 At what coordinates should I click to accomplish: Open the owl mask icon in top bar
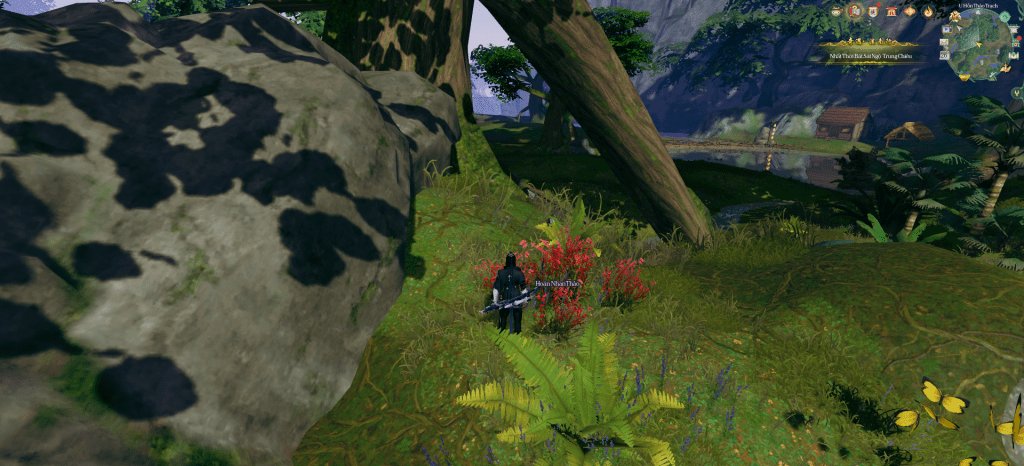(835, 11)
